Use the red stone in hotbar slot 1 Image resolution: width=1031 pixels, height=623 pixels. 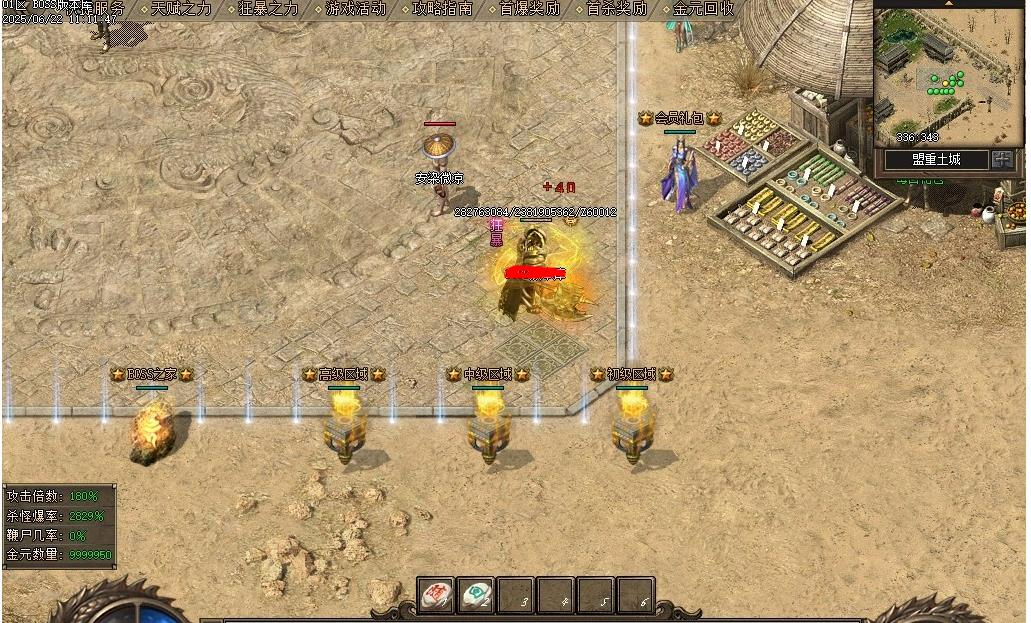coord(436,595)
